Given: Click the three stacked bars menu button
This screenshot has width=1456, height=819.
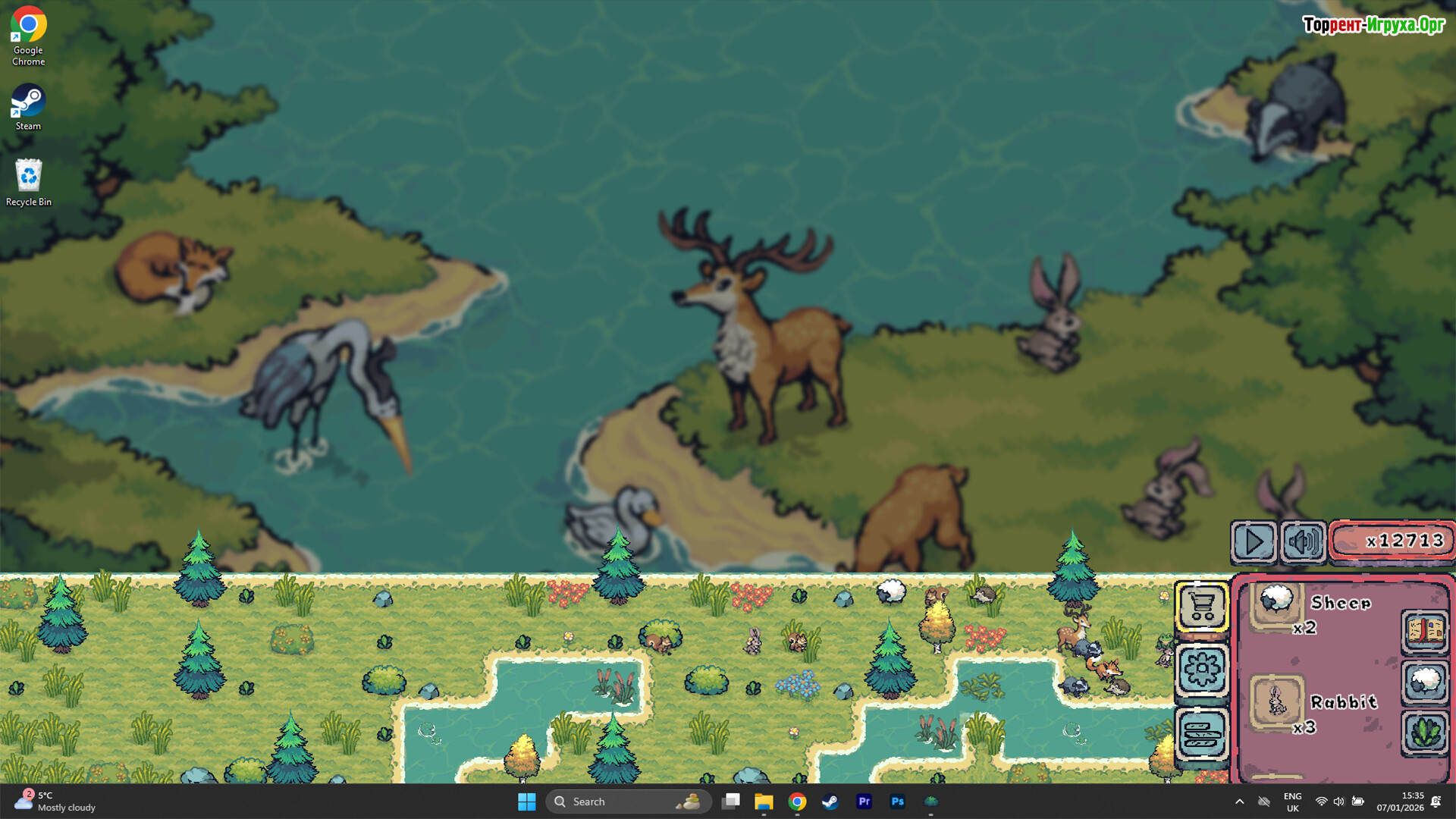Looking at the screenshot, I should pyautogui.click(x=1202, y=733).
